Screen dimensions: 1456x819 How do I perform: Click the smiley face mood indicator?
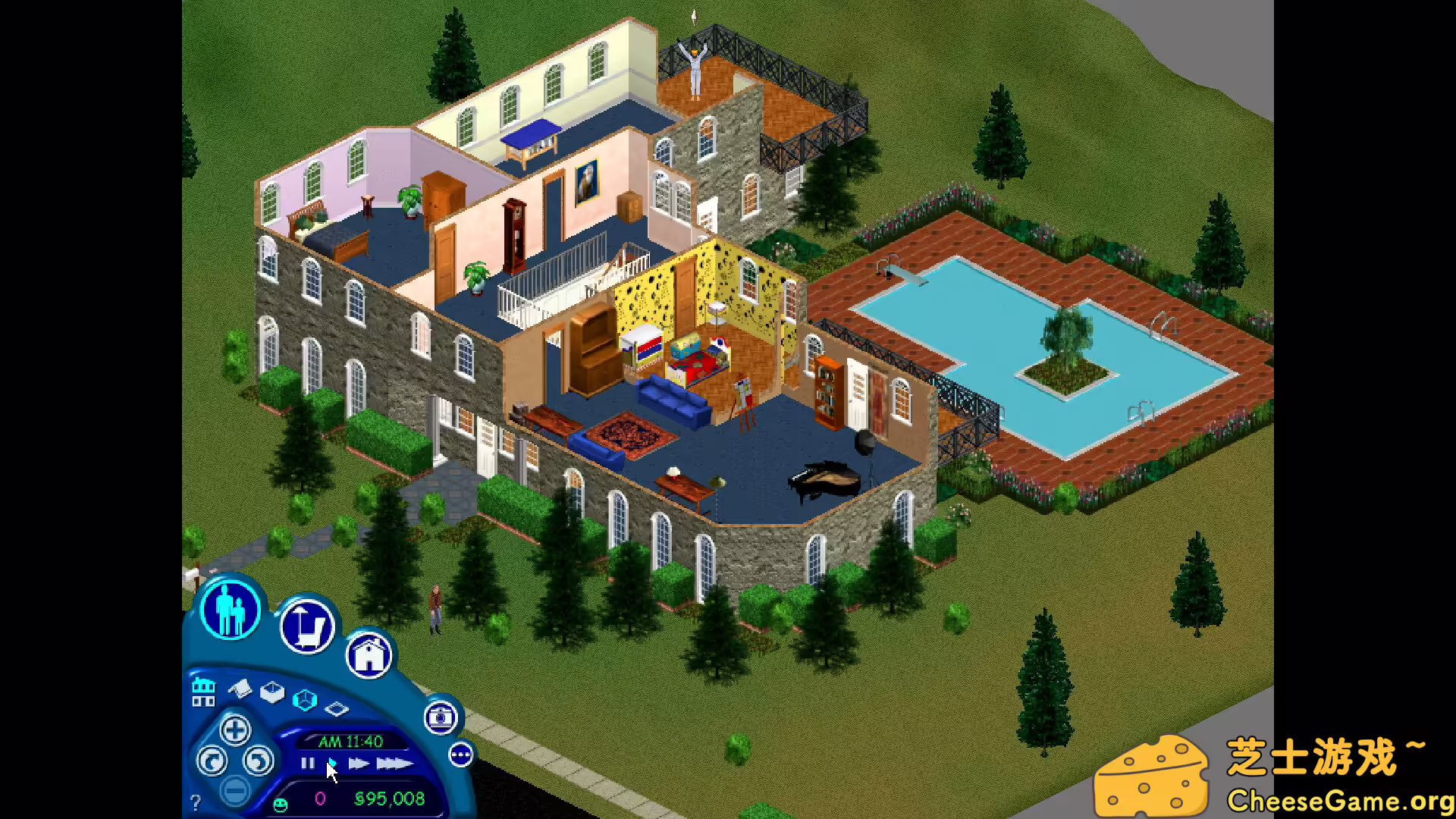click(x=280, y=804)
